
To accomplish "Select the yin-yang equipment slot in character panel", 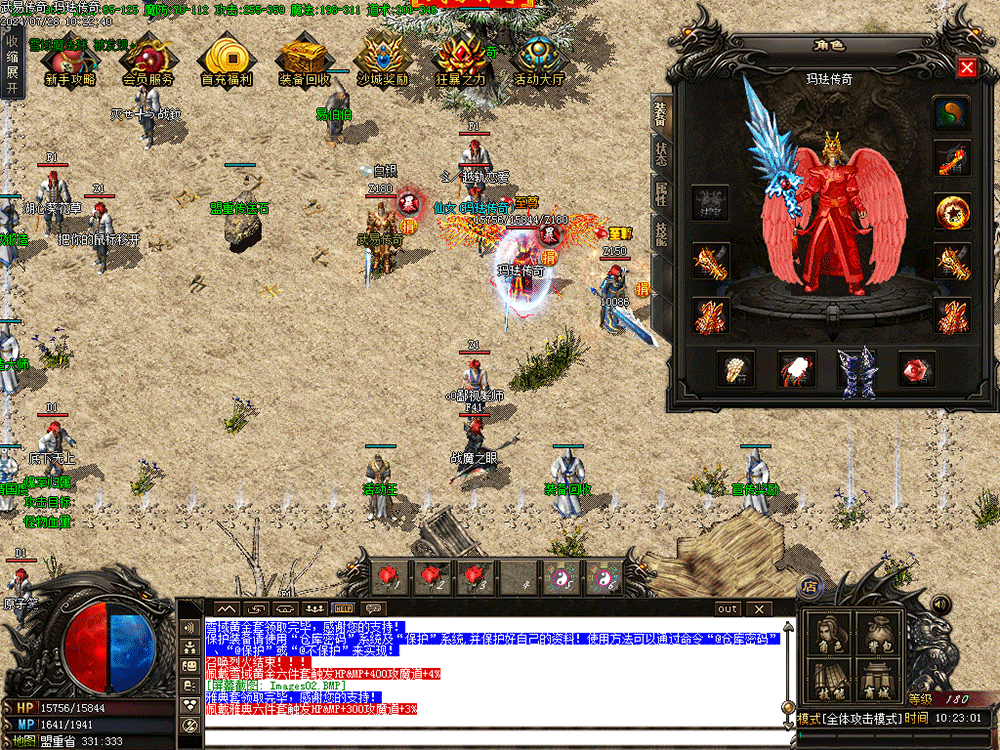I will click(x=952, y=113).
